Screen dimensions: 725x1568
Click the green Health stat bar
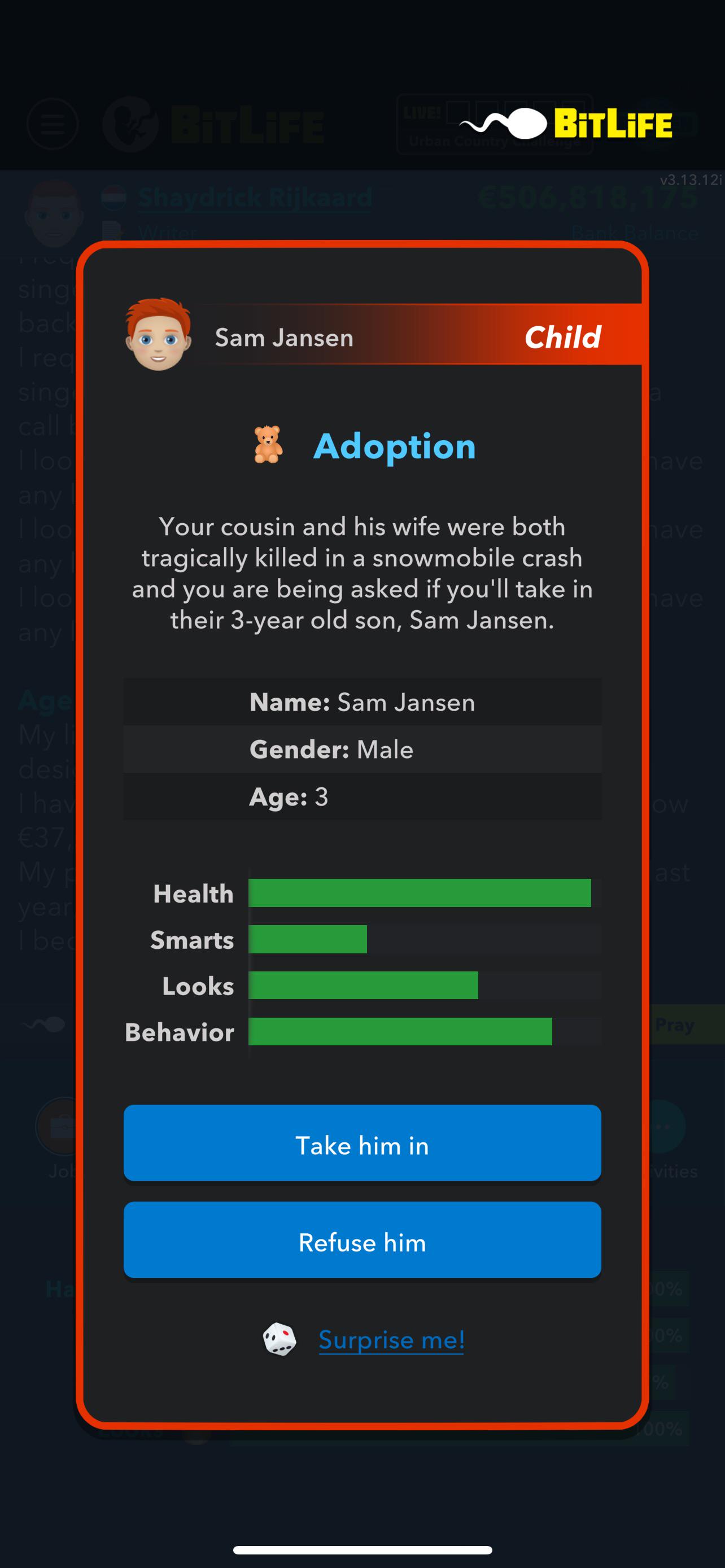pos(420,893)
